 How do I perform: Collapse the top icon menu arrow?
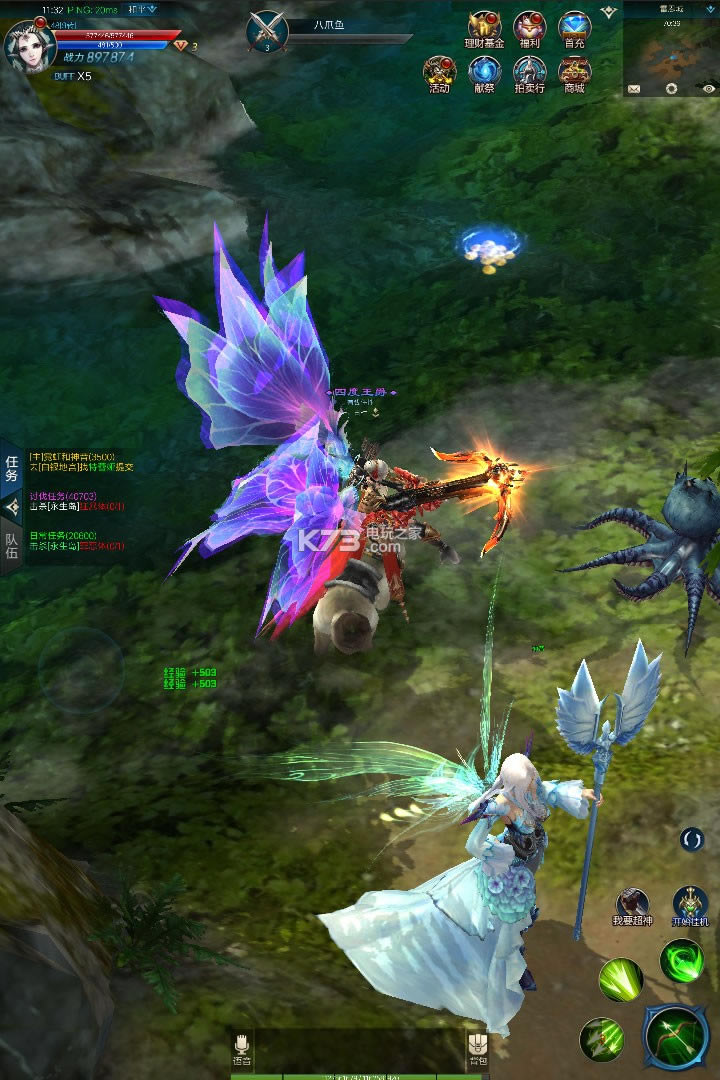tap(608, 11)
